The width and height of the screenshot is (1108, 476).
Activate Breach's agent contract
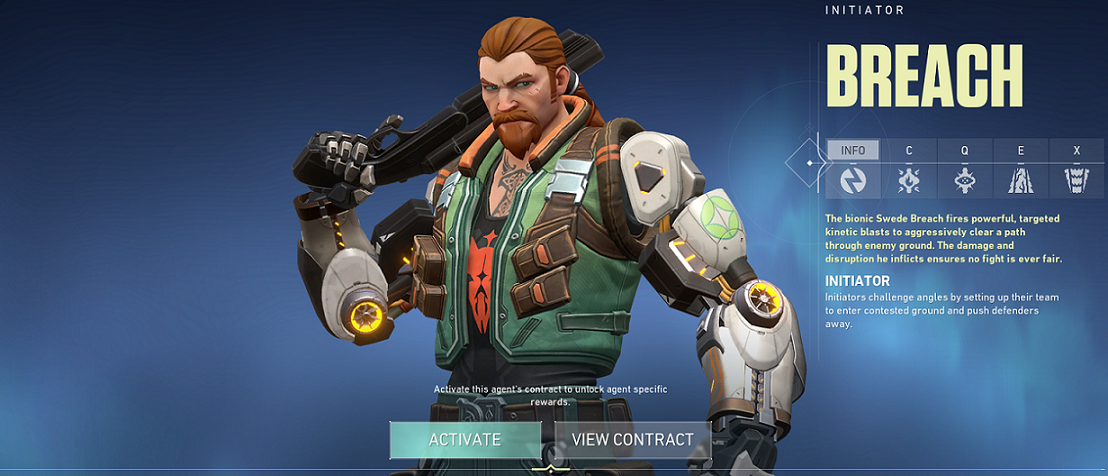click(465, 440)
